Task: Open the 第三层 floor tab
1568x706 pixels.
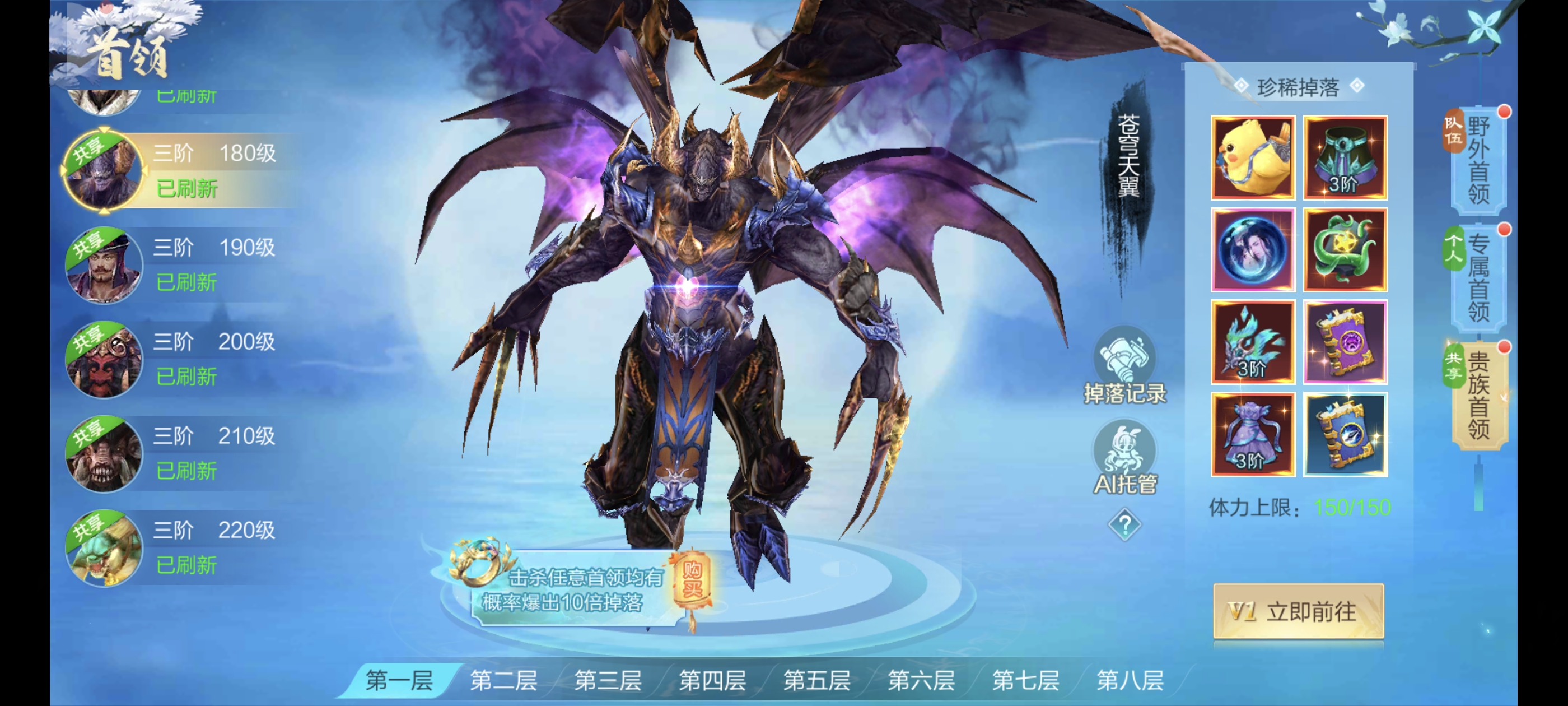Action: click(x=608, y=680)
